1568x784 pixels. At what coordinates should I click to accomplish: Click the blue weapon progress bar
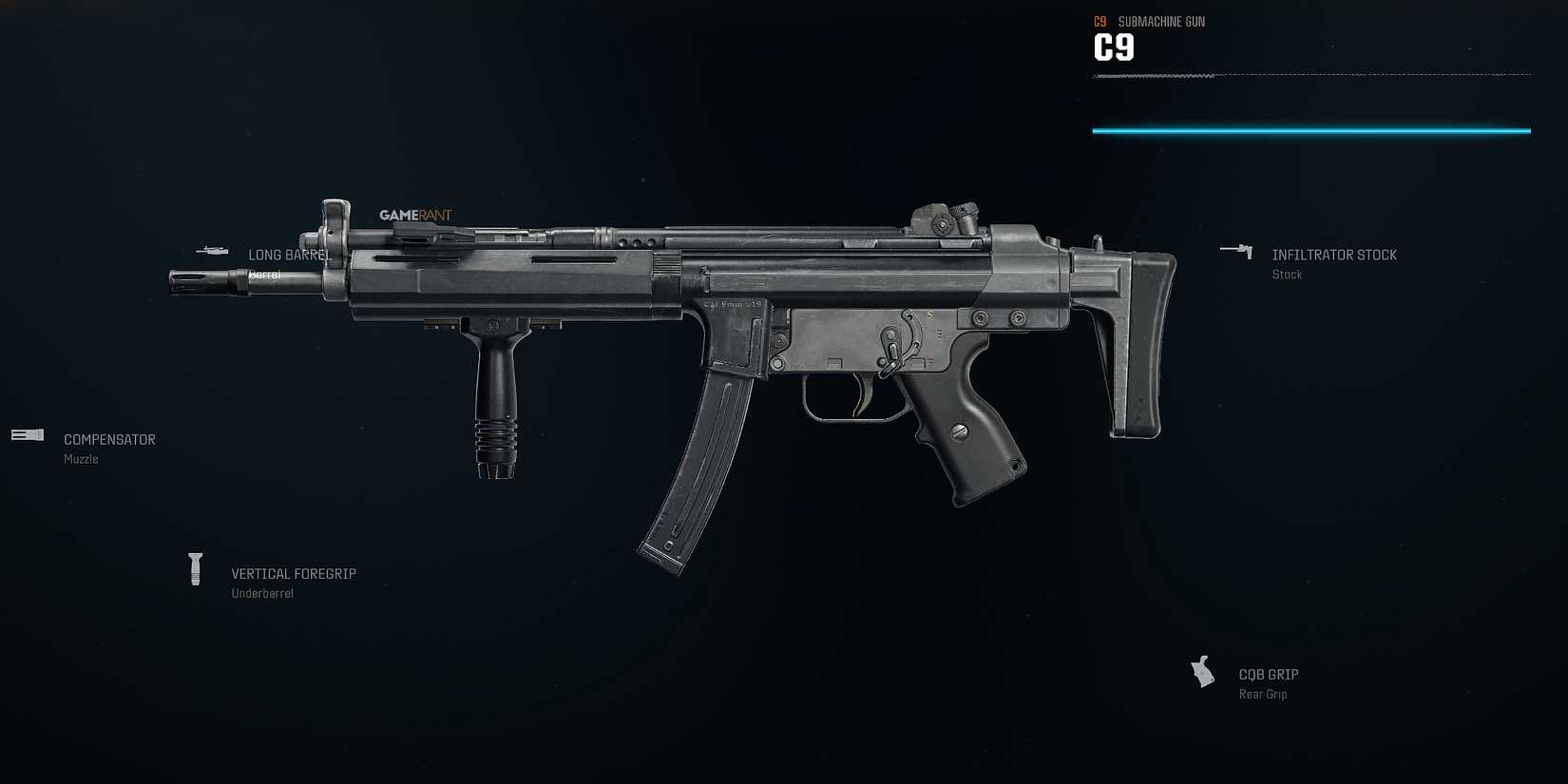[x=1311, y=129]
